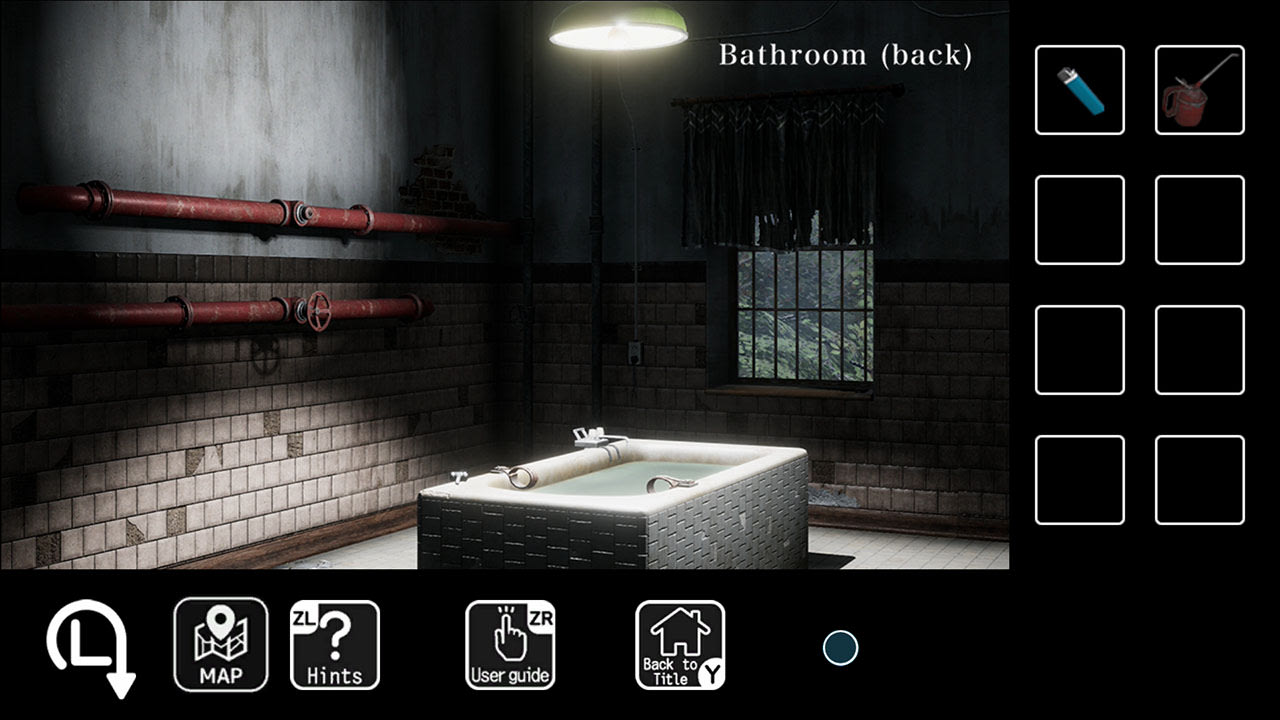Click the teal circle indicator
This screenshot has height=720, width=1280.
pos(841,649)
